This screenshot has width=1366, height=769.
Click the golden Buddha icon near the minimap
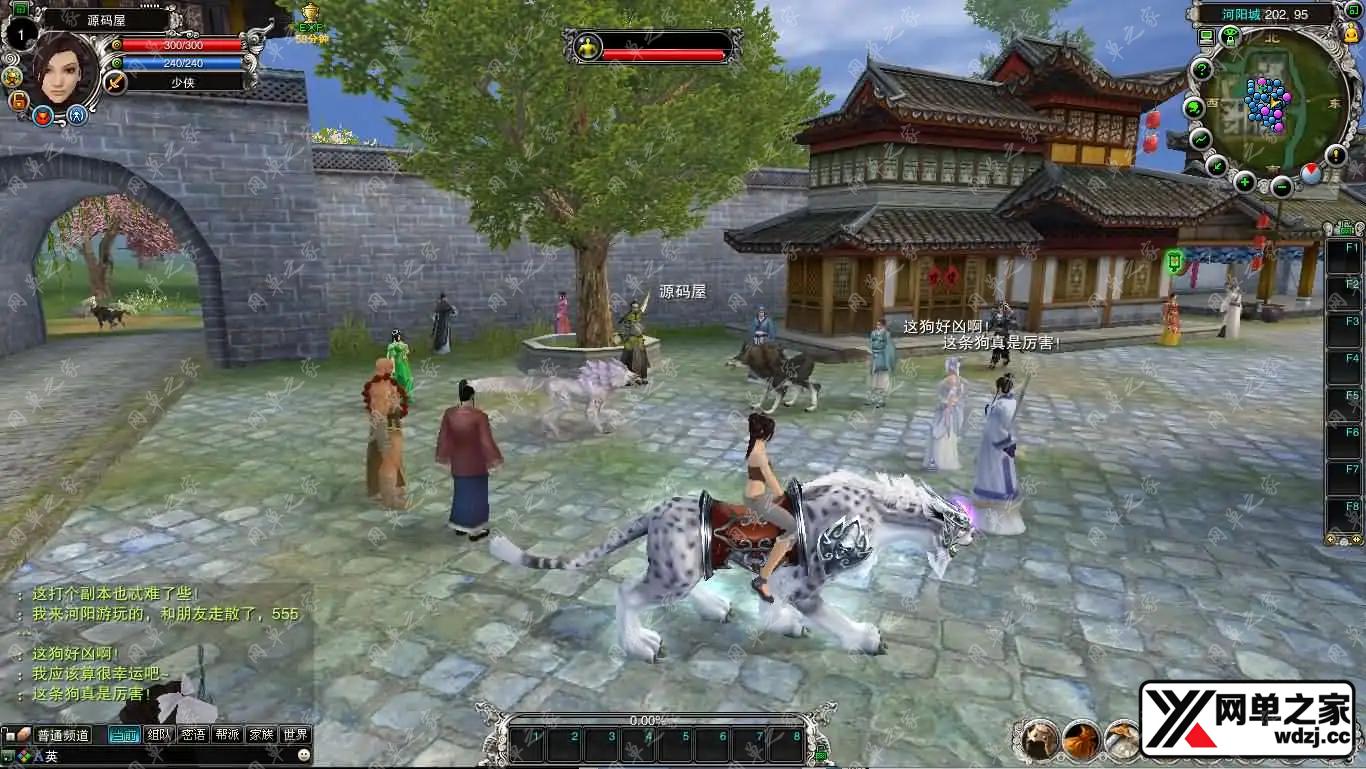(x=1352, y=33)
